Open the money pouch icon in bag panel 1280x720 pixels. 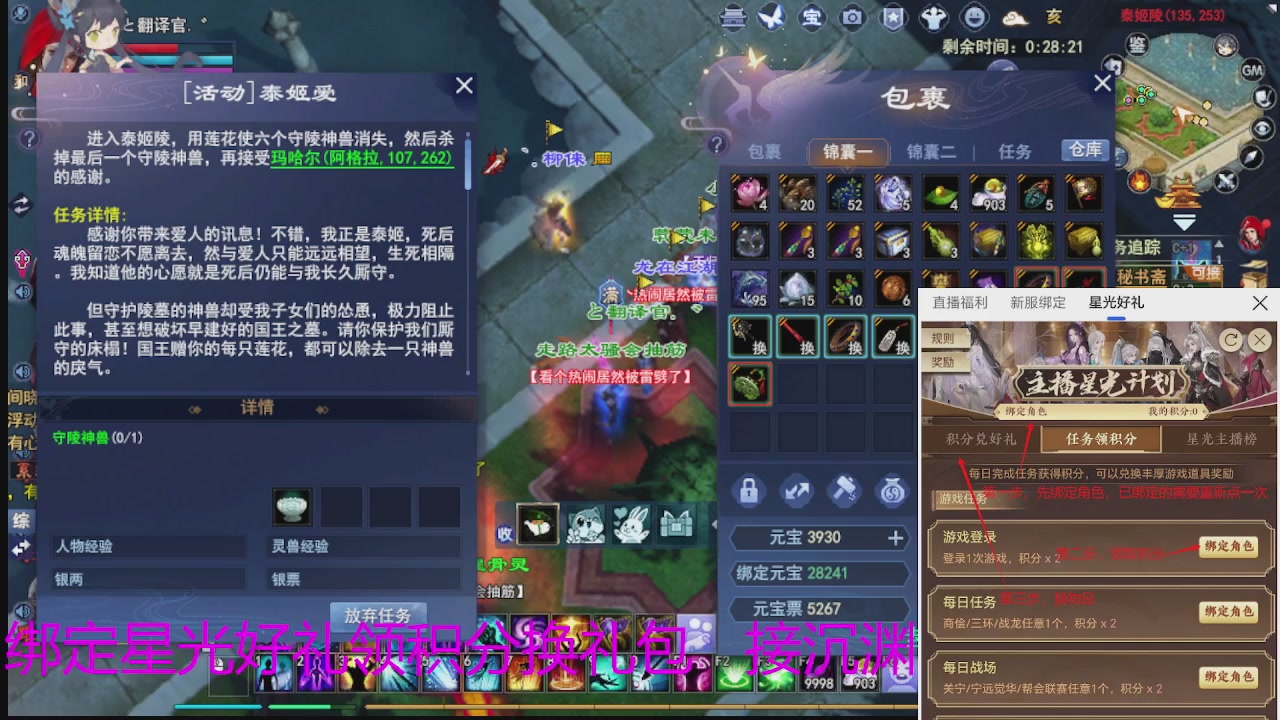tap(893, 490)
